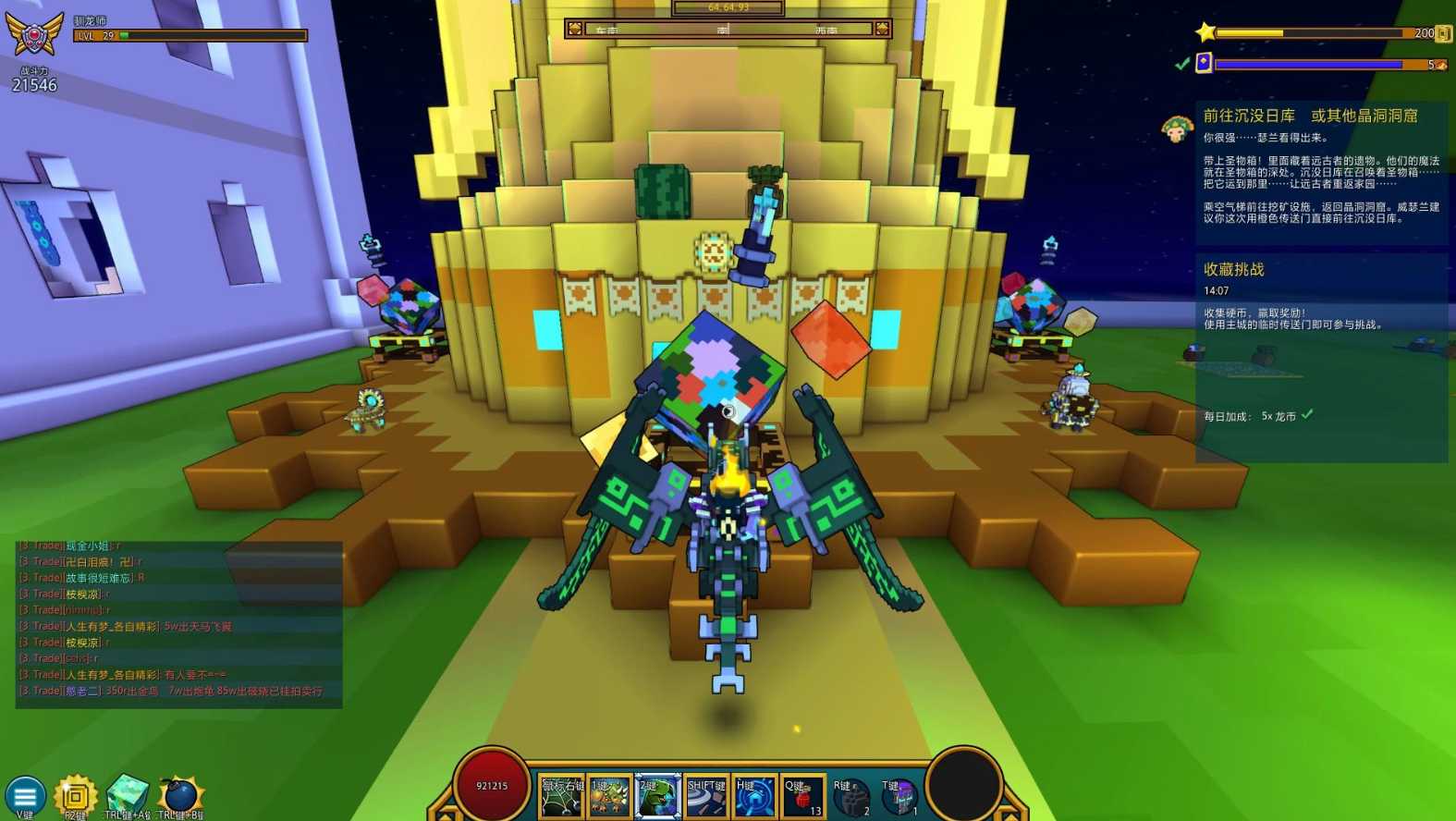
Task: Select the teal cube build-mode icon
Action: pyautogui.click(x=128, y=794)
